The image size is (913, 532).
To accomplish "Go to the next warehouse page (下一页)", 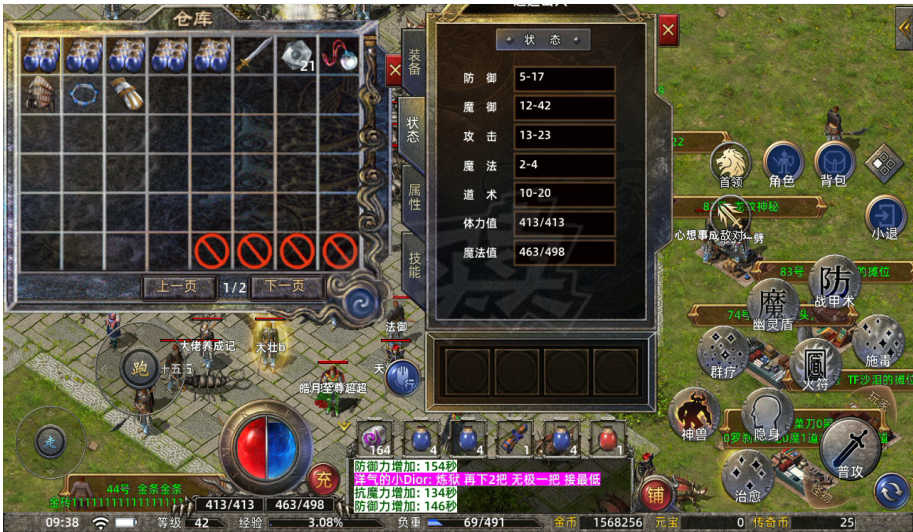I will tap(285, 288).
